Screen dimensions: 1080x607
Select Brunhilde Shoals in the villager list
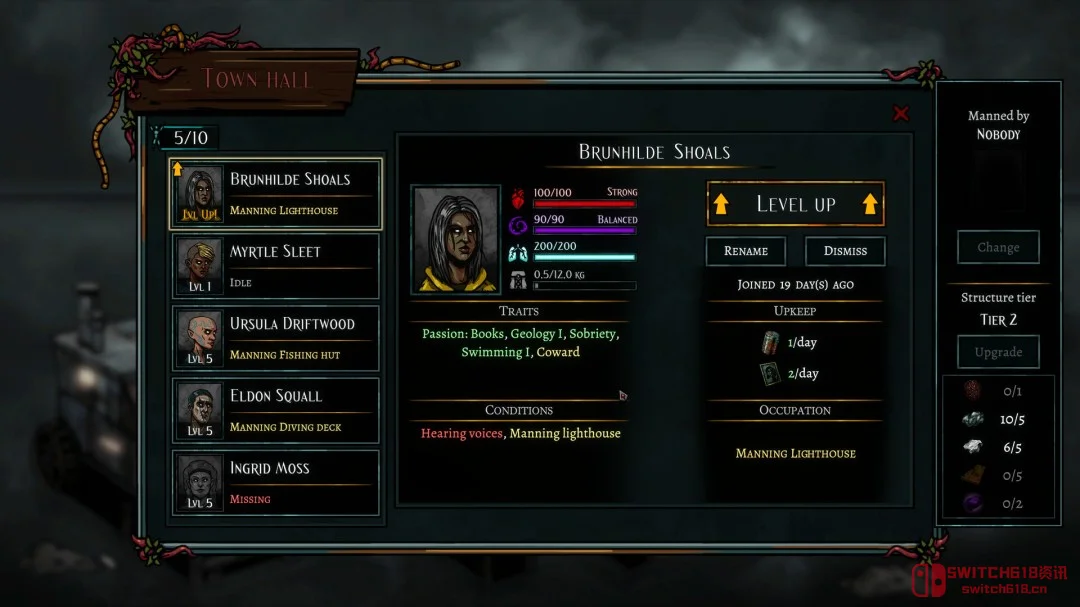tap(276, 194)
